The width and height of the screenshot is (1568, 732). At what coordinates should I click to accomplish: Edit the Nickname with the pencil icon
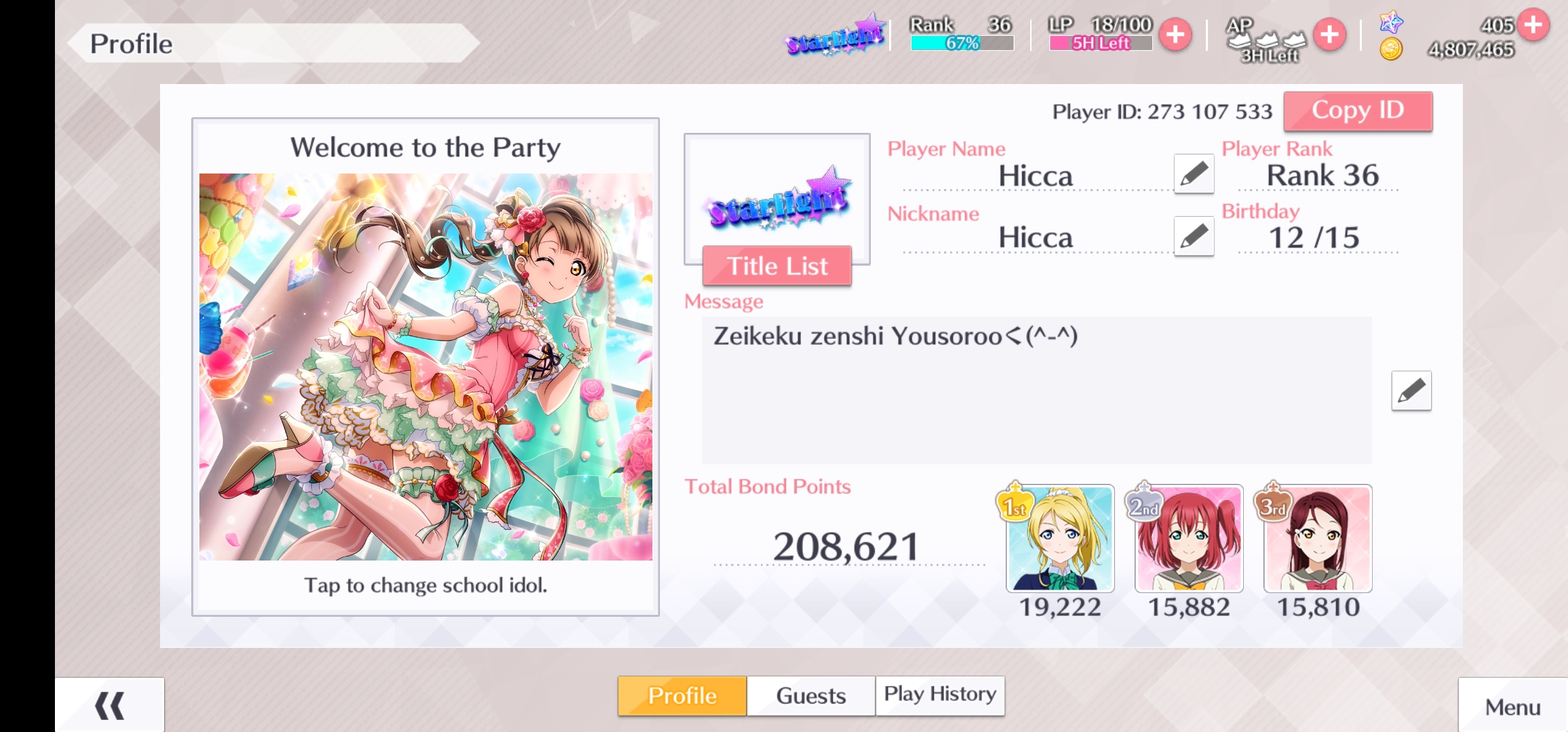1194,237
